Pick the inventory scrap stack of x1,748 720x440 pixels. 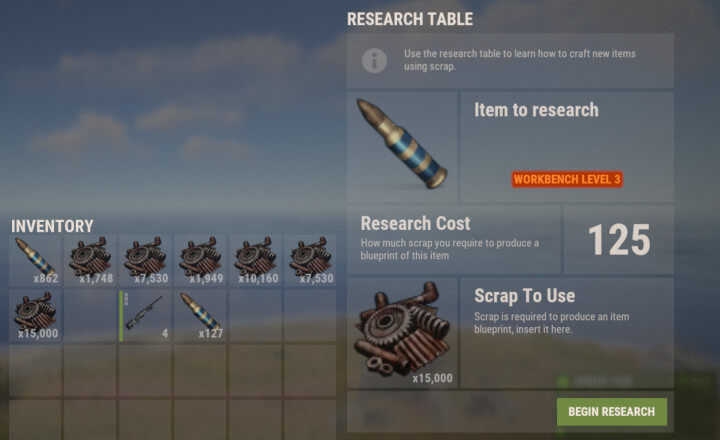[x=90, y=261]
